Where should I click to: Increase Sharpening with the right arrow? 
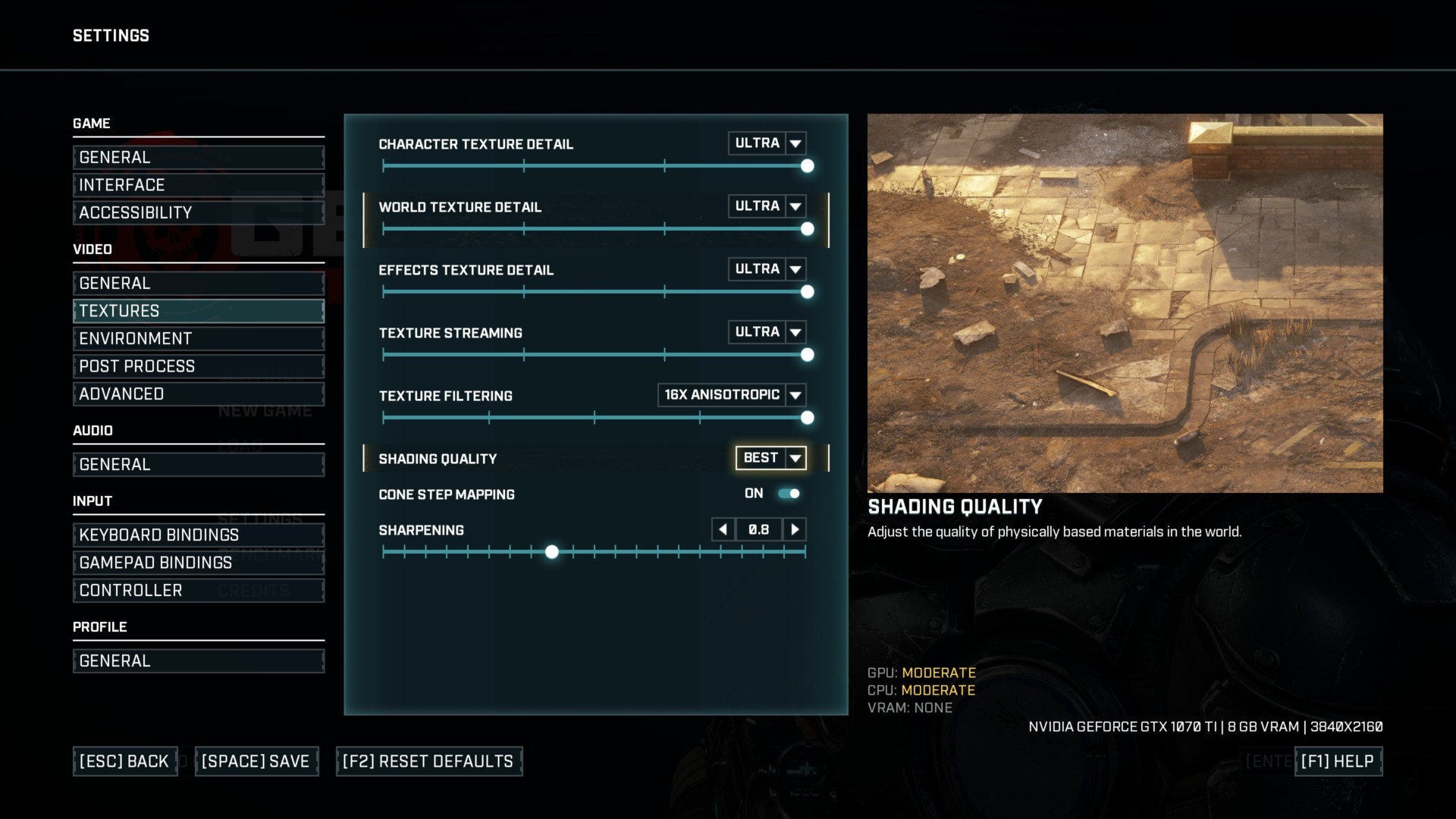click(794, 529)
